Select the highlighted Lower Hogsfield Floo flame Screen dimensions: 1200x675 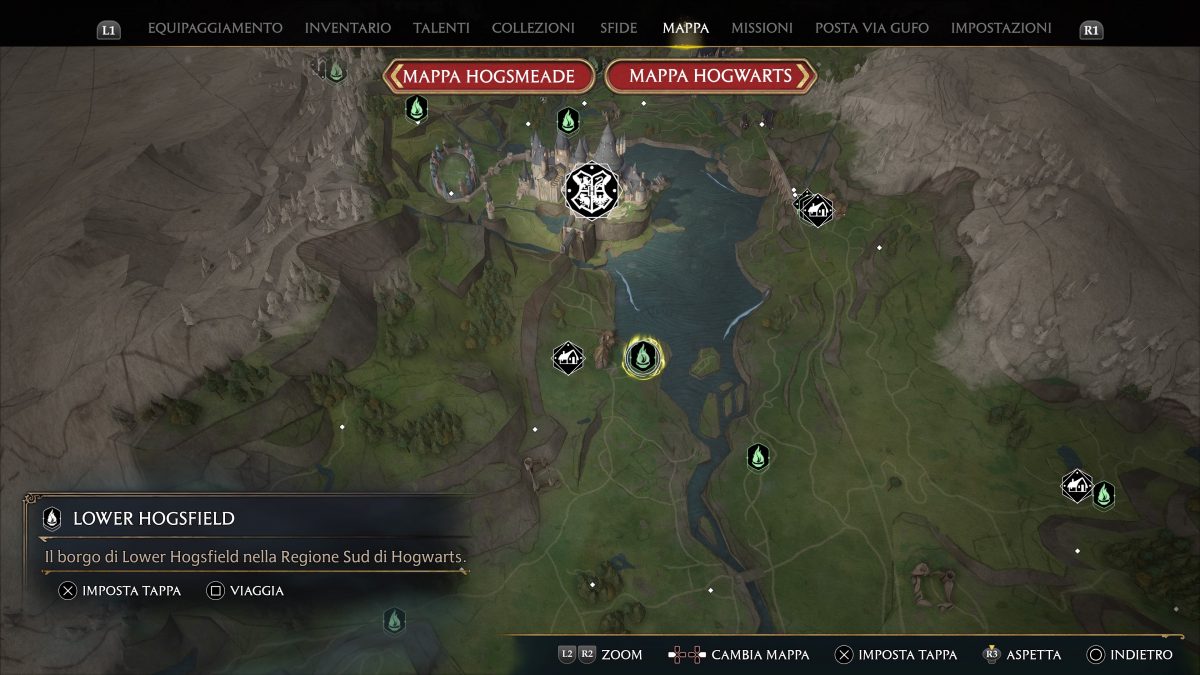tap(642, 356)
